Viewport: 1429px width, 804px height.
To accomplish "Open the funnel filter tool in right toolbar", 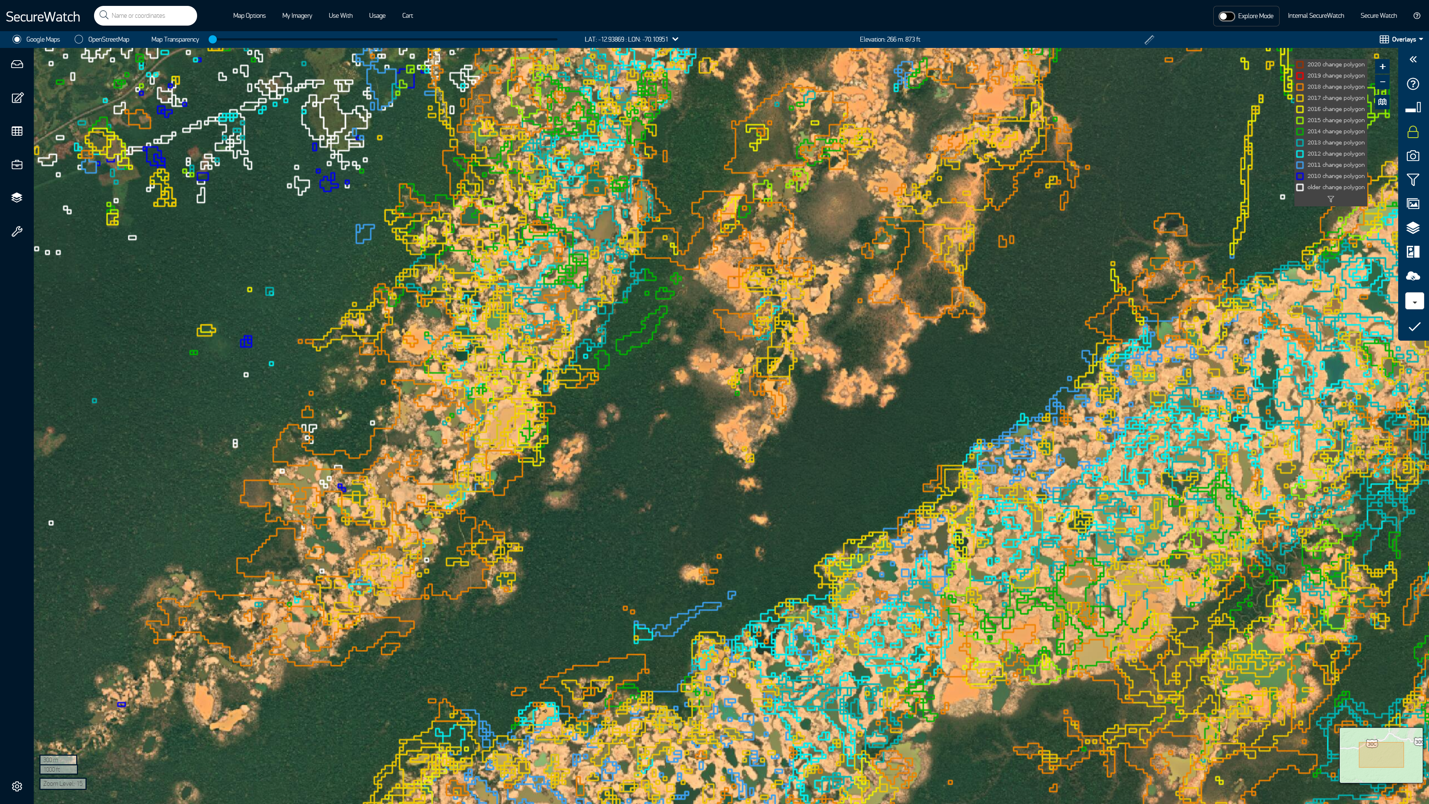I will (1413, 180).
